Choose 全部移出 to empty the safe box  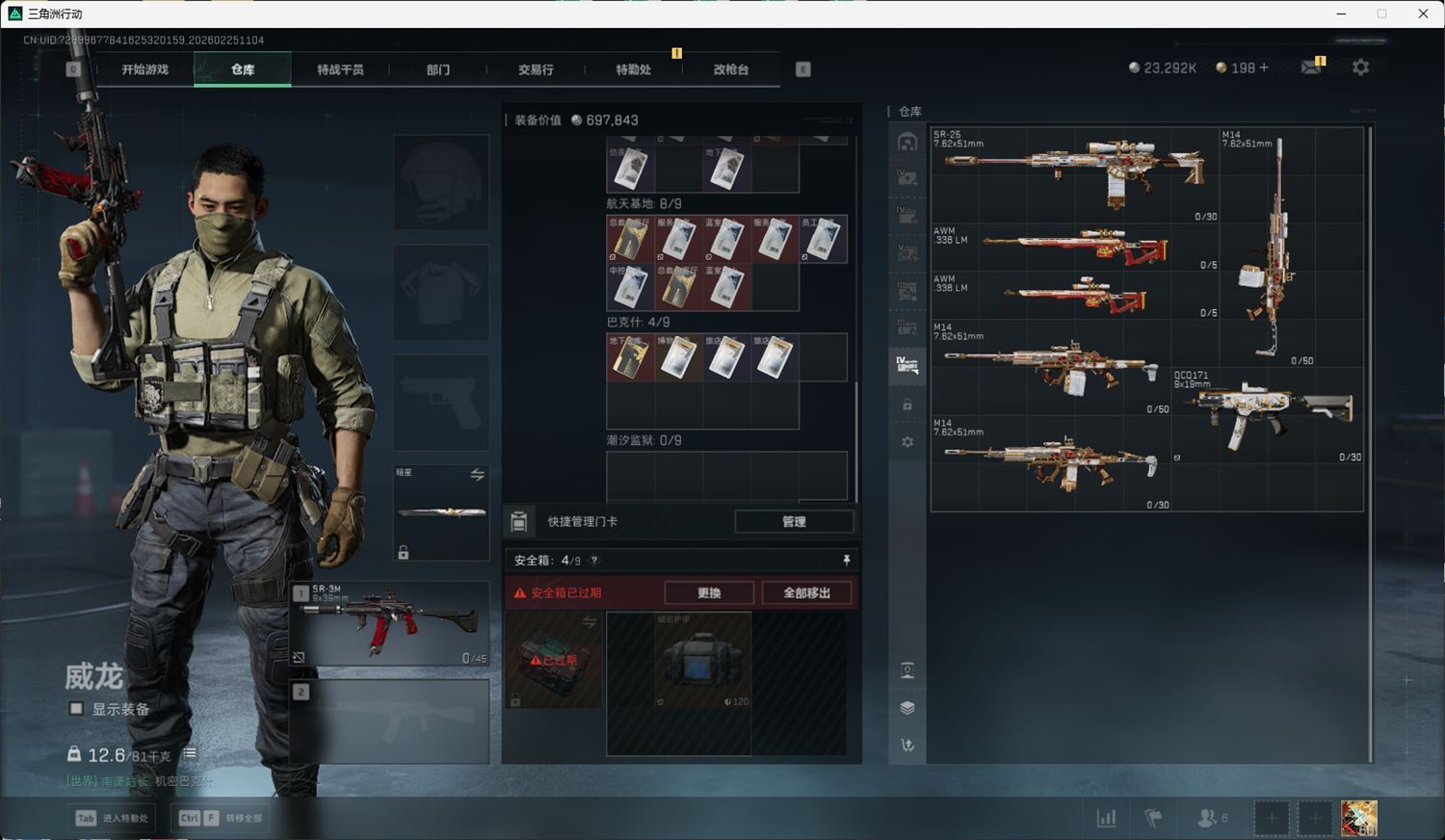[806, 592]
